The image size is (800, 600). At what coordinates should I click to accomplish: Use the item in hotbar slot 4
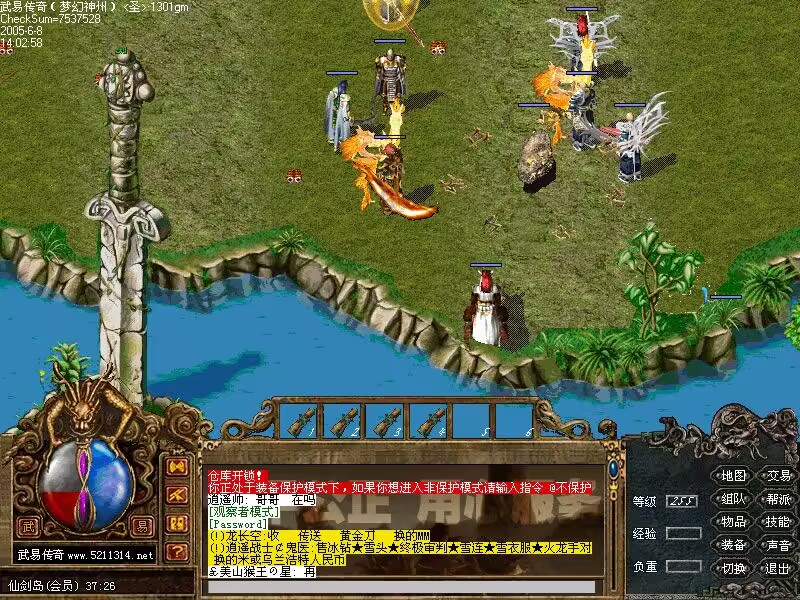[x=433, y=421]
